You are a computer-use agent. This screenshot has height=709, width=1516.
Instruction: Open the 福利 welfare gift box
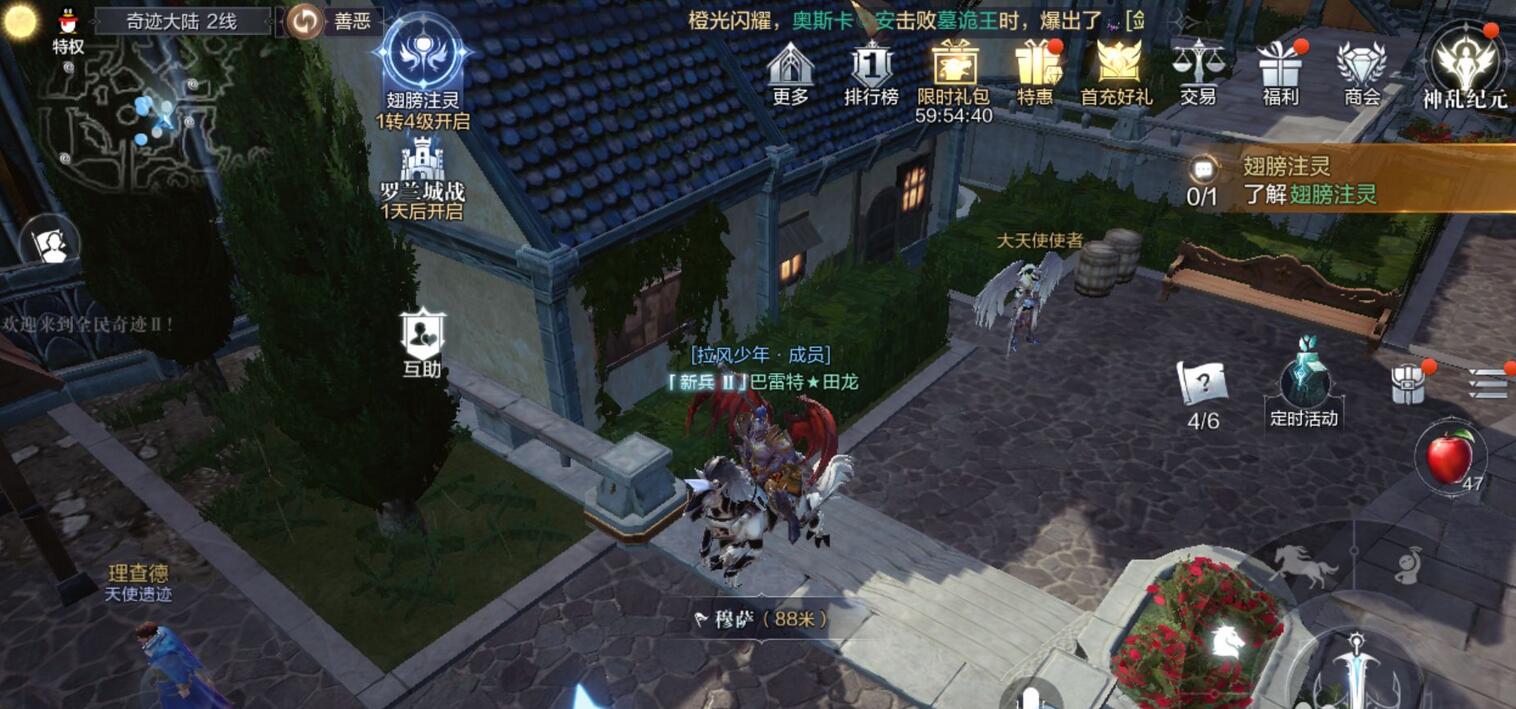click(1280, 70)
